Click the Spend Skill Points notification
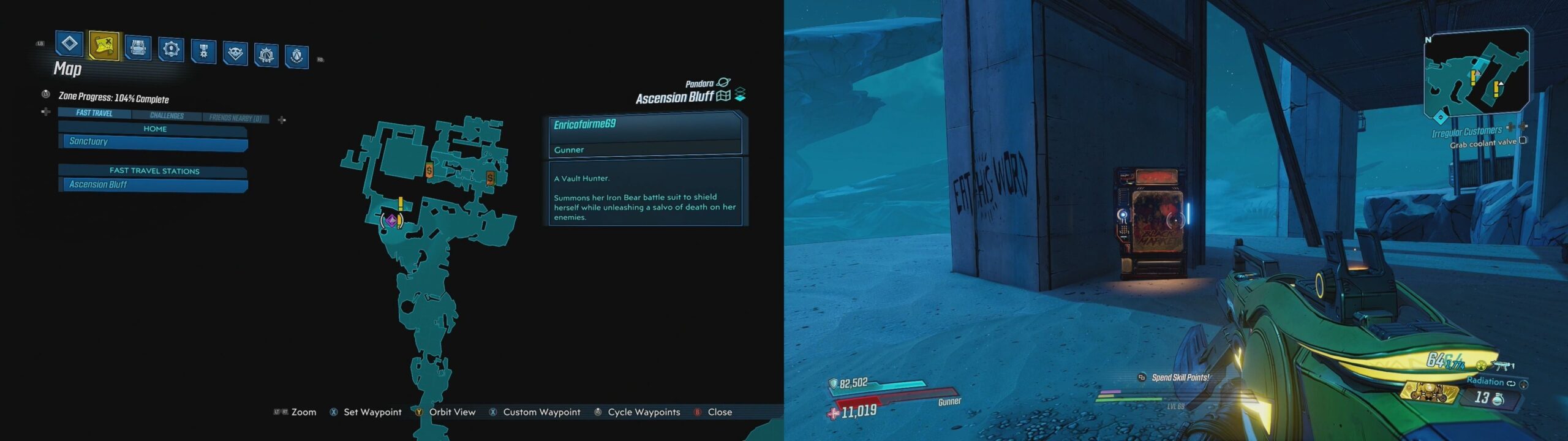 (x=1180, y=378)
